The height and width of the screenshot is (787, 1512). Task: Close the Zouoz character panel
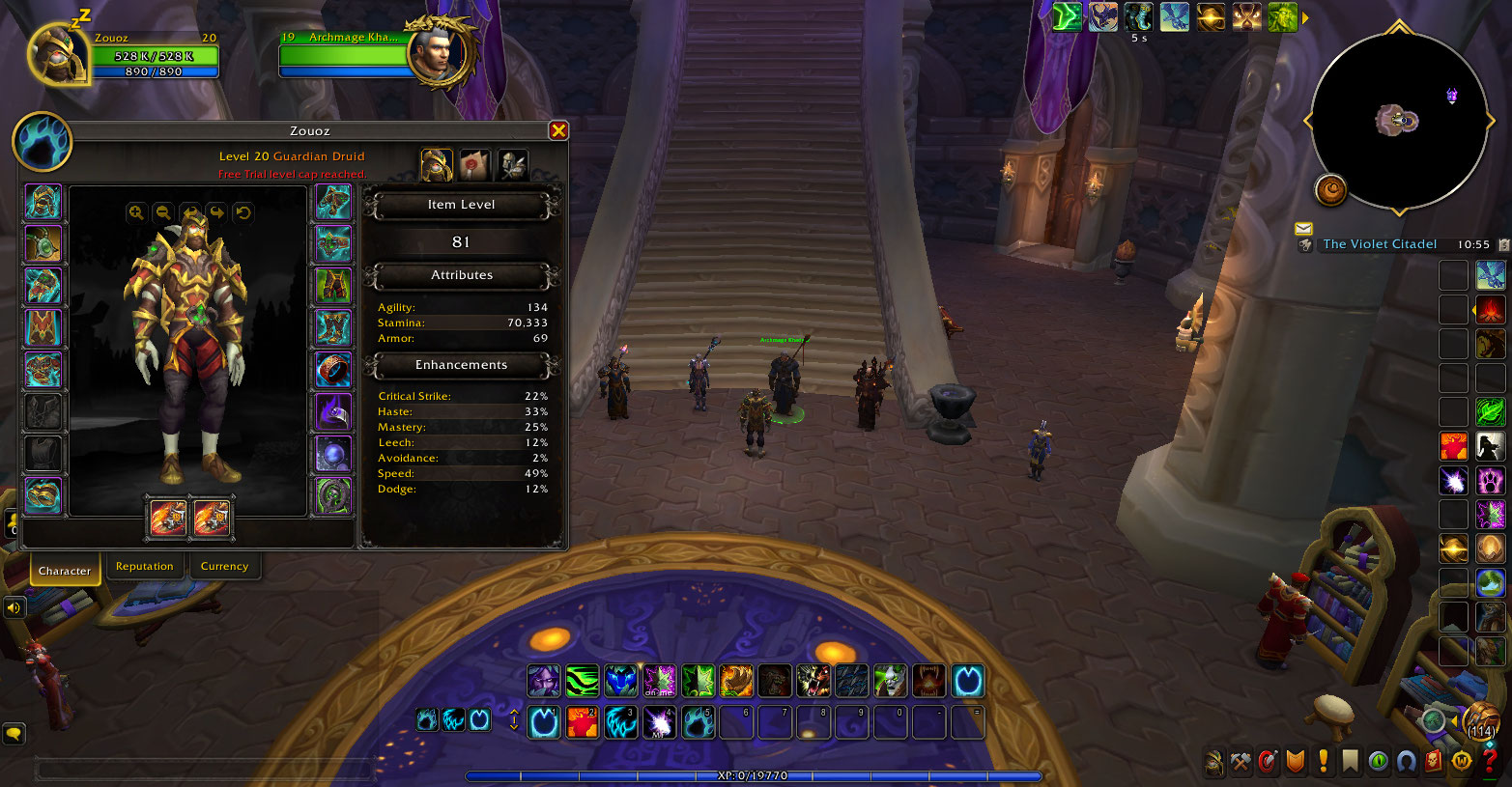[557, 131]
